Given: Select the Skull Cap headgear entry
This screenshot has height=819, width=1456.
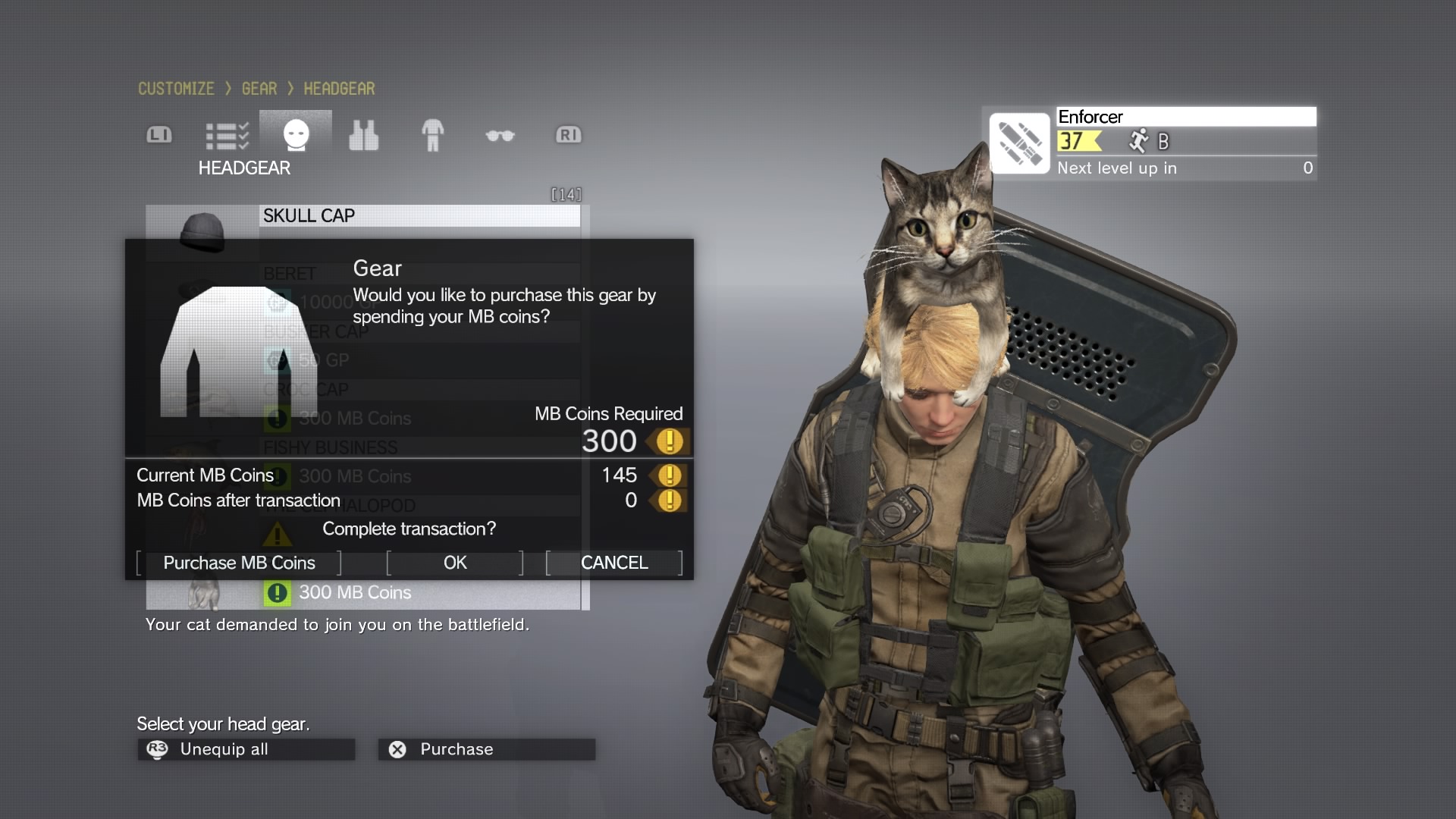Looking at the screenshot, I should pyautogui.click(x=419, y=216).
